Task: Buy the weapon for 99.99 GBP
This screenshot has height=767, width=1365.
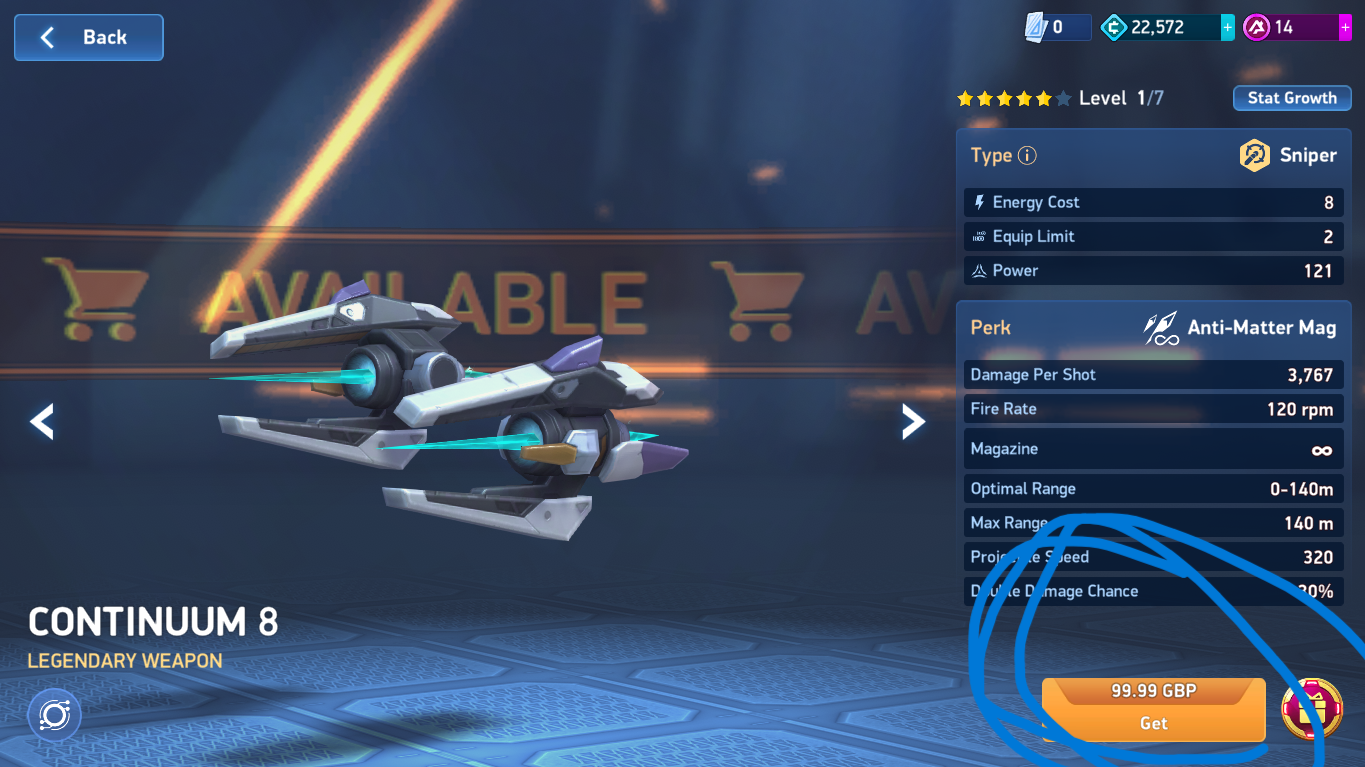Action: 1153,709
